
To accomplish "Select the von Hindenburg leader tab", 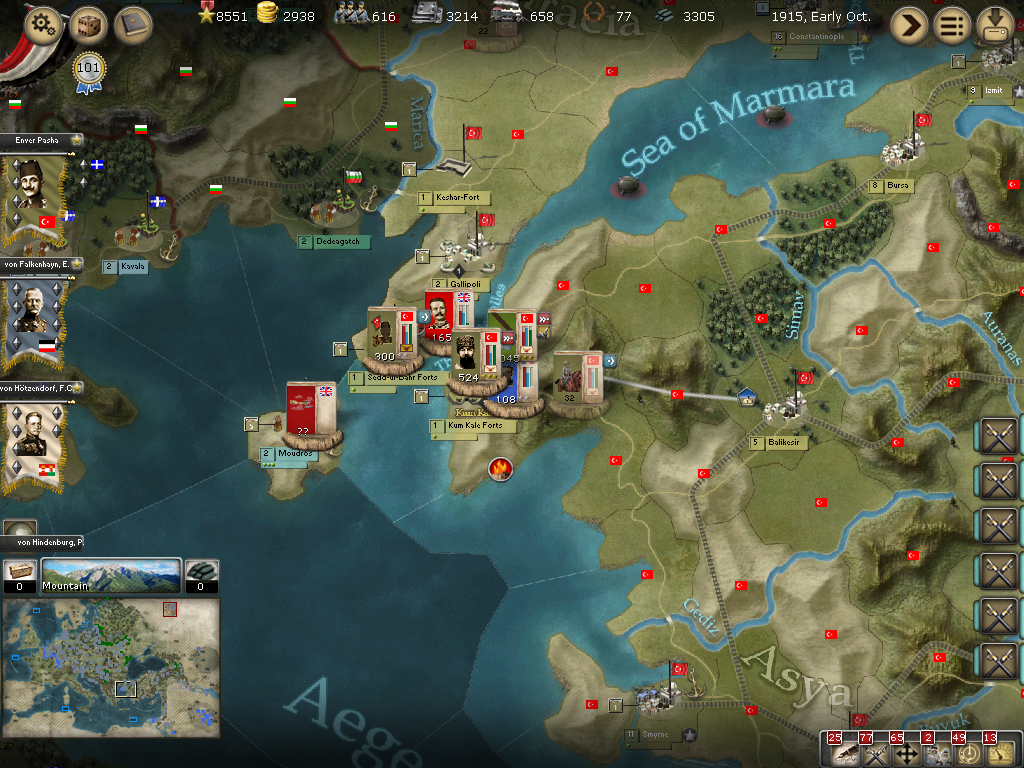I will (42, 541).
